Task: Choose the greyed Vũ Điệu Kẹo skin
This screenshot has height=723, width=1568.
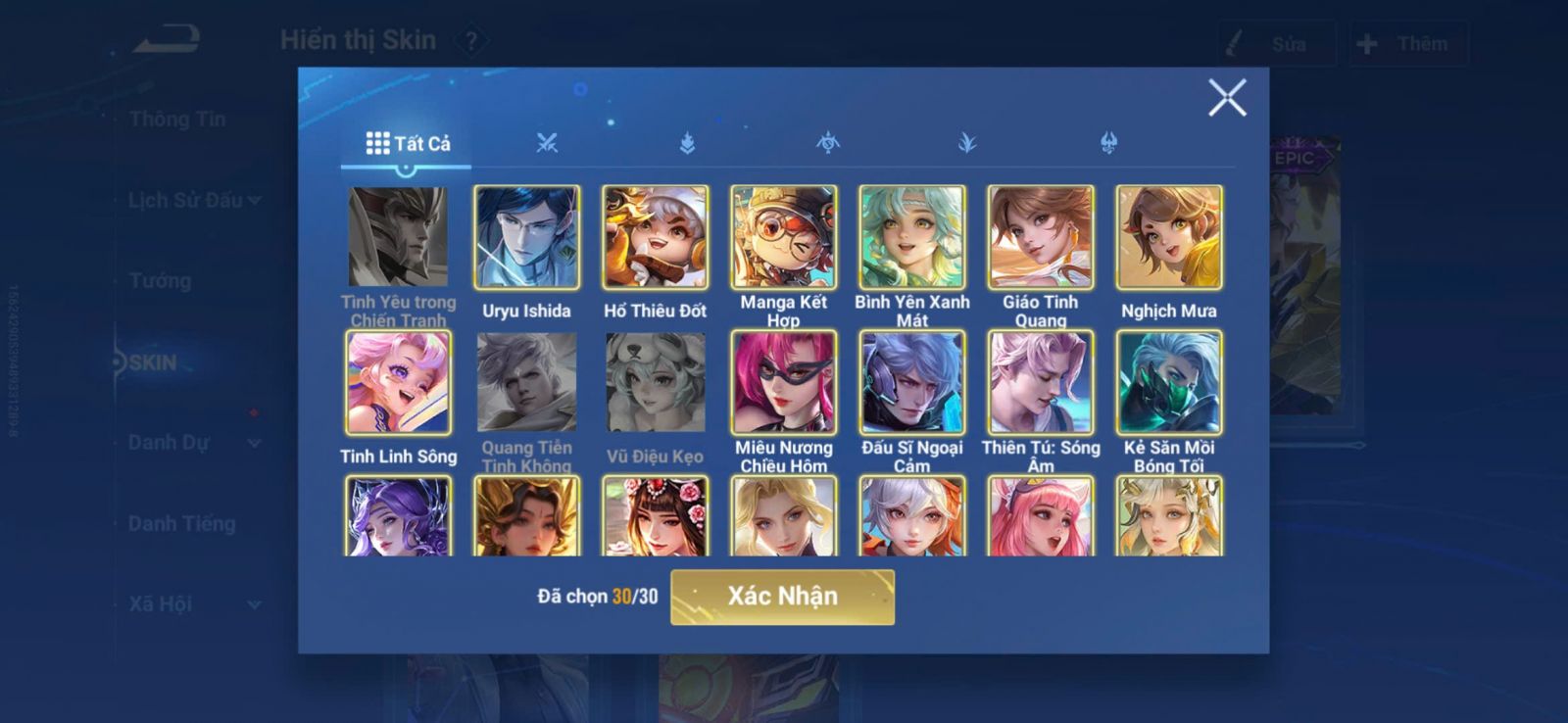Action: coord(655,382)
